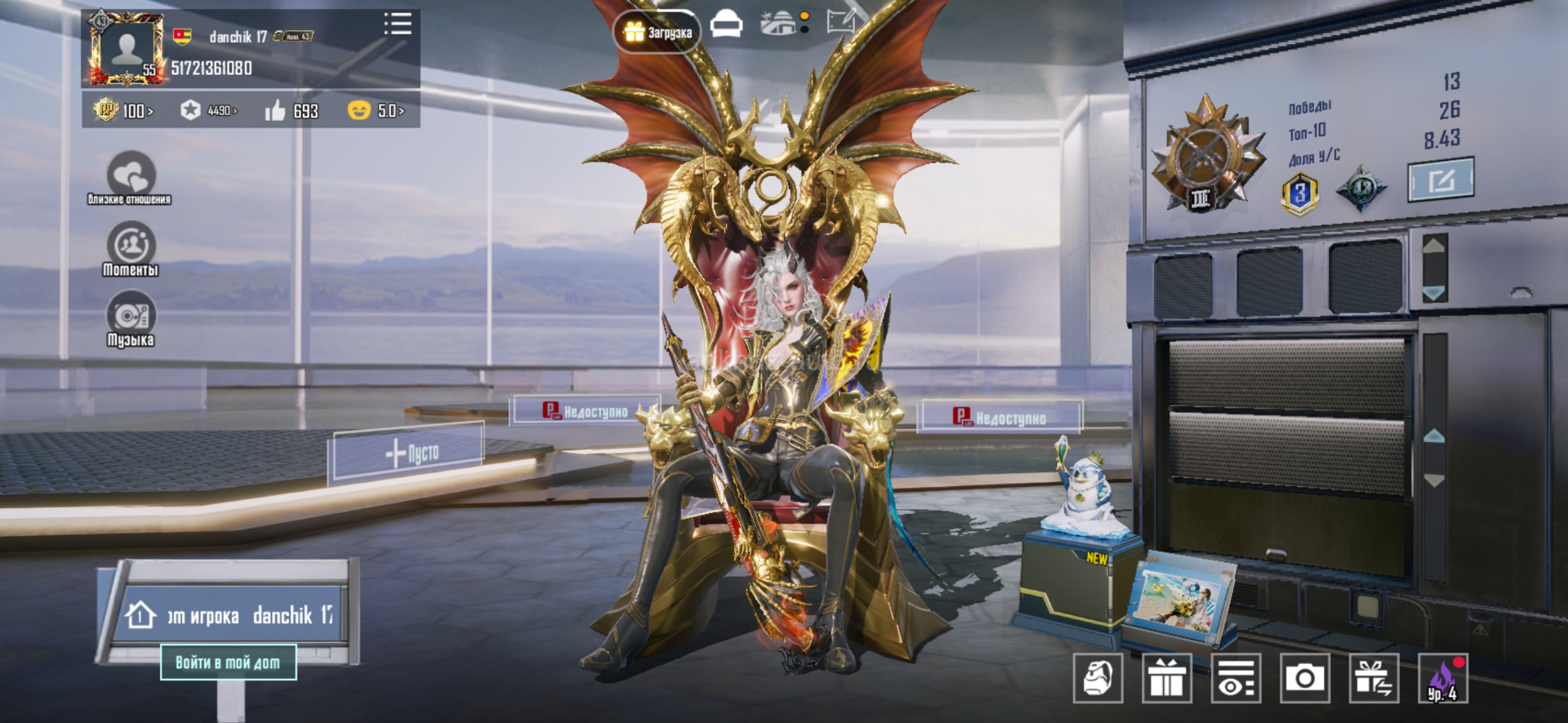This screenshot has height=723, width=1568.
Task: Edit the stats panel with blue edit button
Action: pos(1441,179)
